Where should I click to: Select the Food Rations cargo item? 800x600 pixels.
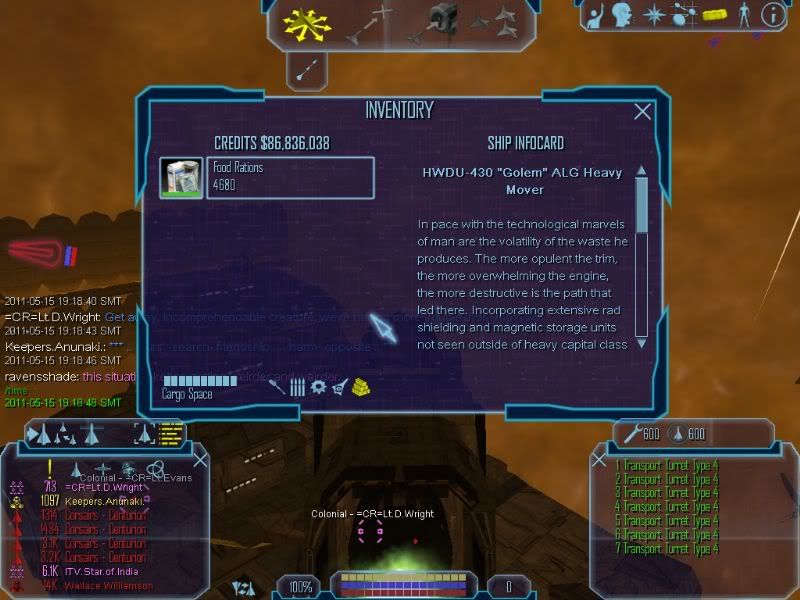pyautogui.click(x=266, y=177)
